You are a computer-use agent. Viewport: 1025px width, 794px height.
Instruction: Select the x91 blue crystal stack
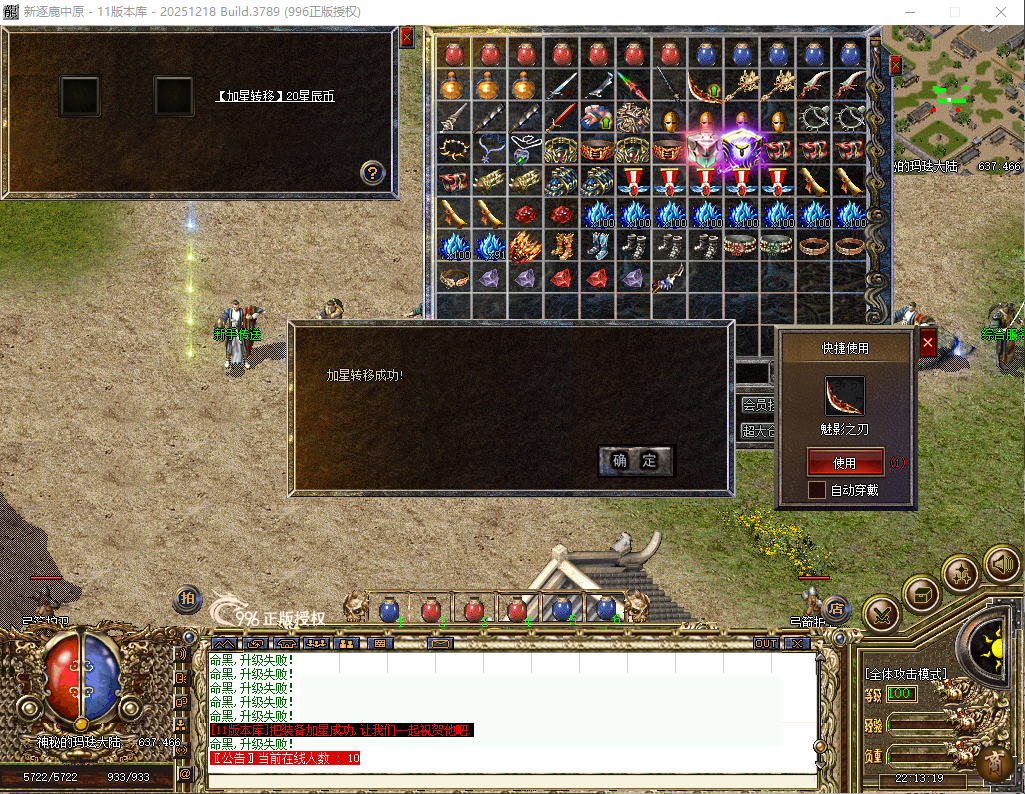[489, 246]
